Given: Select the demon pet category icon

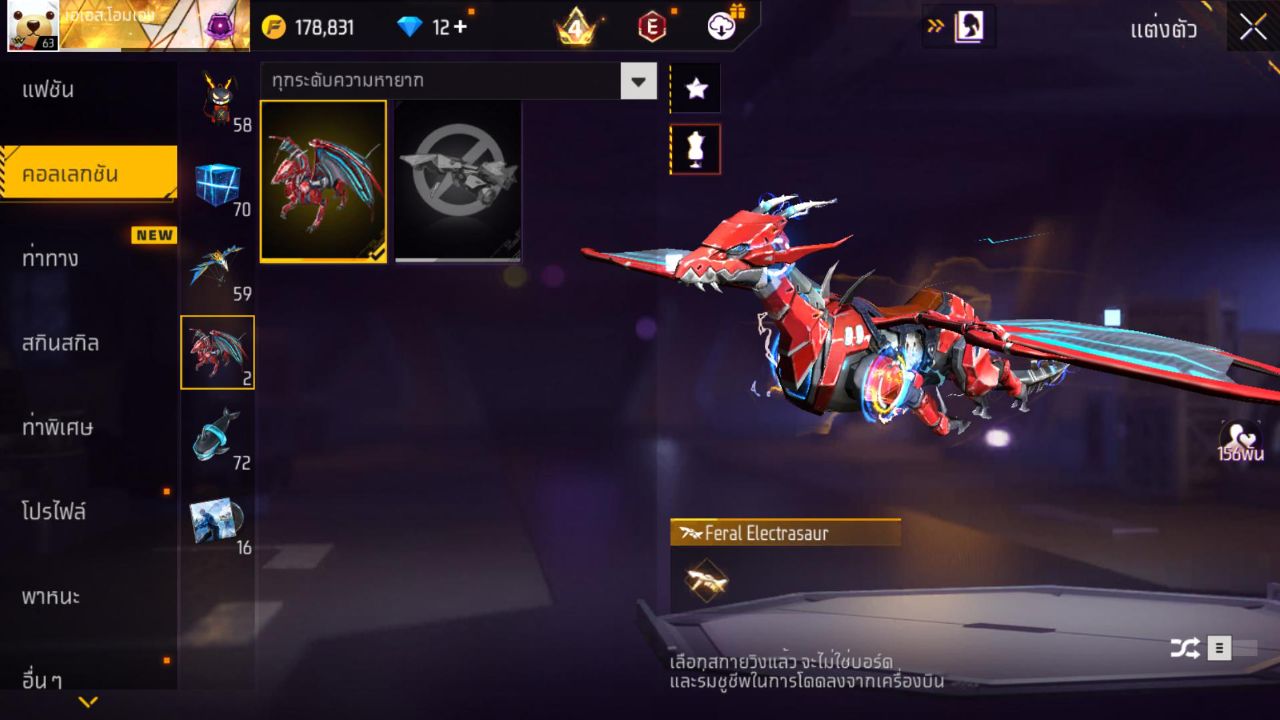Looking at the screenshot, I should (x=218, y=95).
